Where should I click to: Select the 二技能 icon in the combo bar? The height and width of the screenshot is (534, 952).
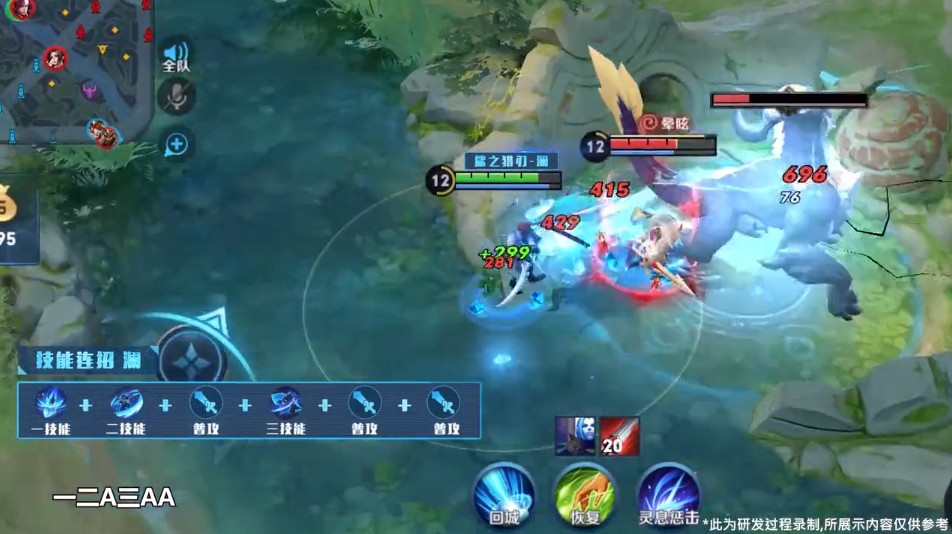126,403
